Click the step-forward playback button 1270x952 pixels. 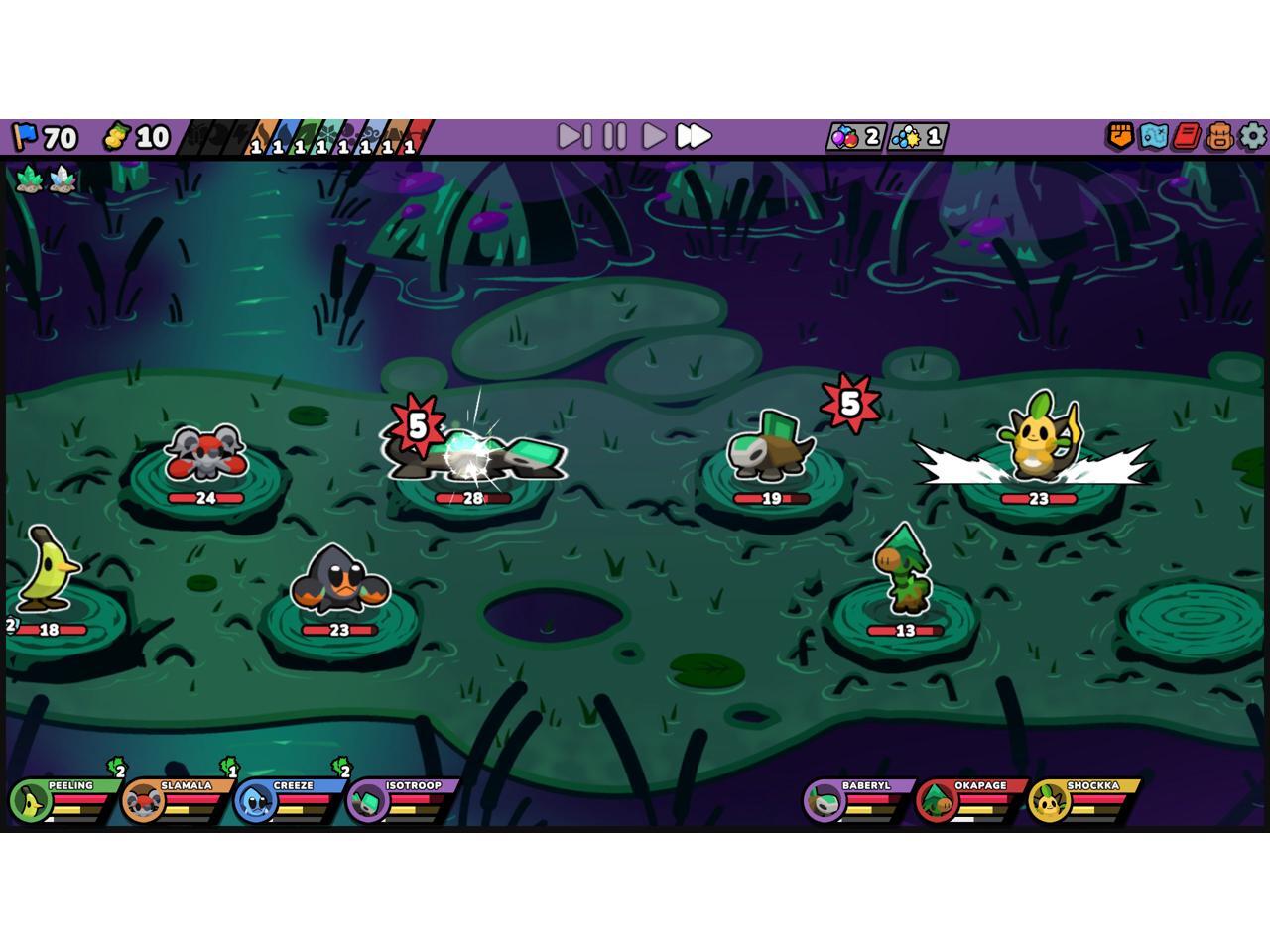(x=574, y=136)
